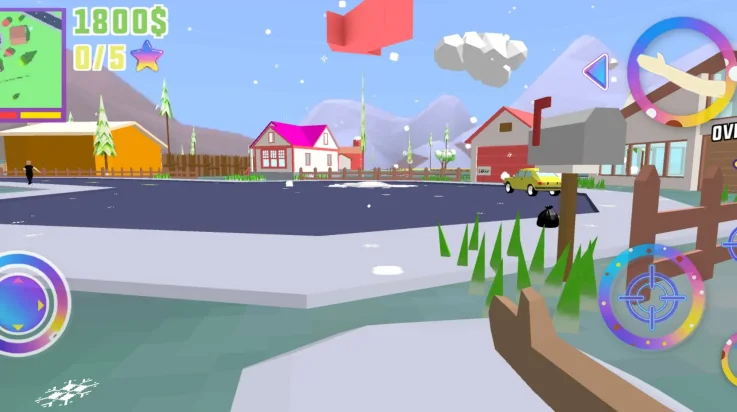Hit the crosshair attack button

(x=651, y=297)
